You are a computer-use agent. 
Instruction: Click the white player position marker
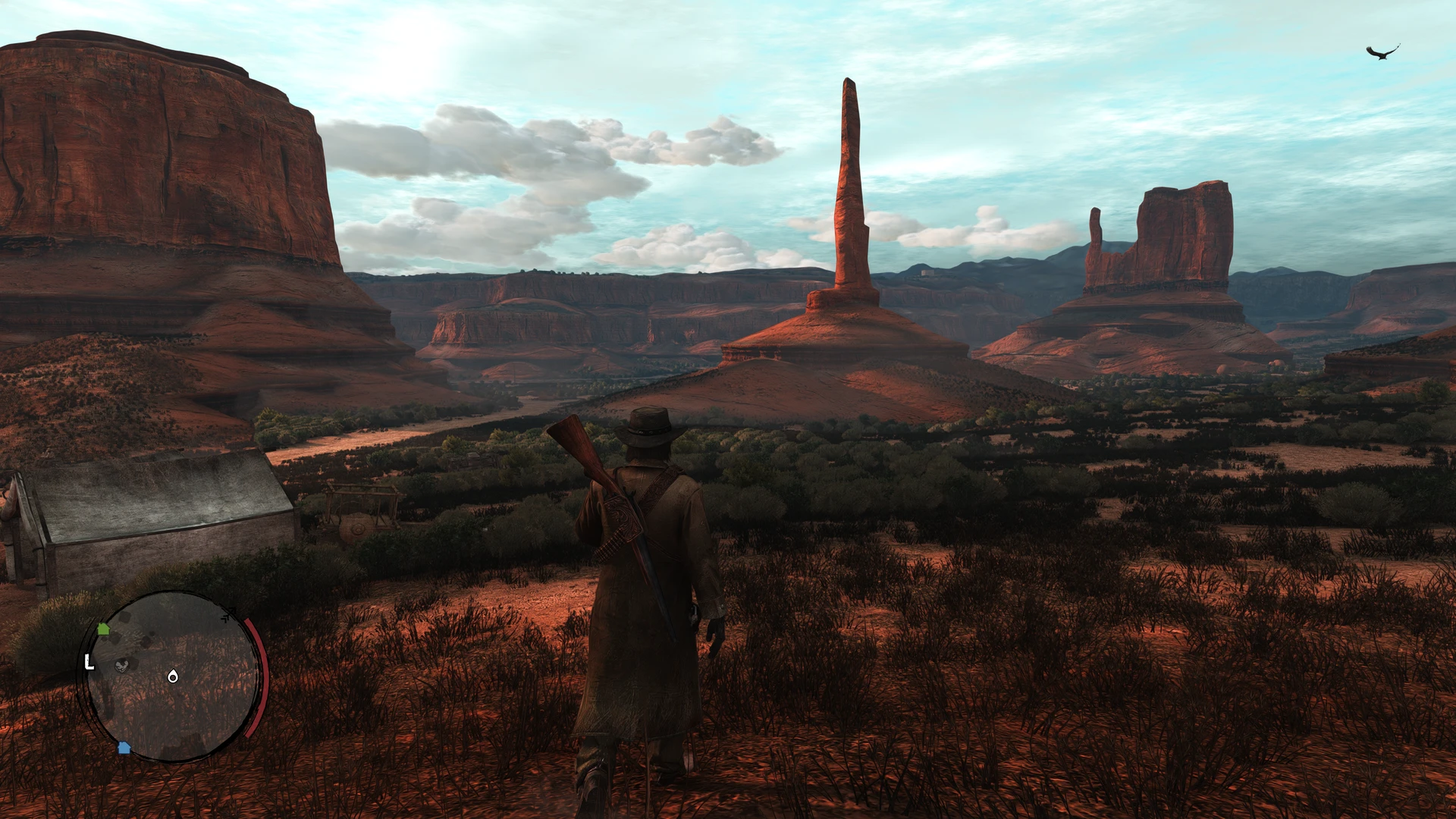coord(173,676)
